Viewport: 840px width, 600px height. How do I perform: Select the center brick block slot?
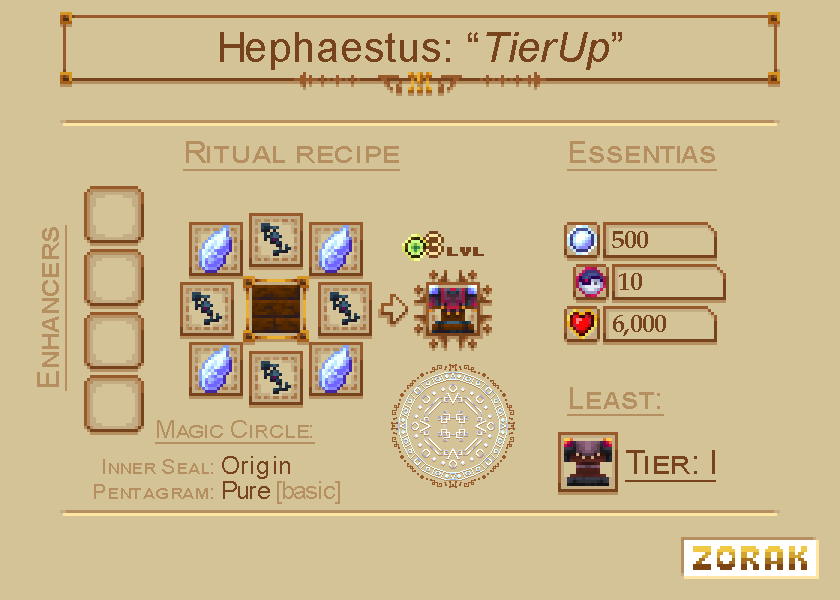point(276,309)
